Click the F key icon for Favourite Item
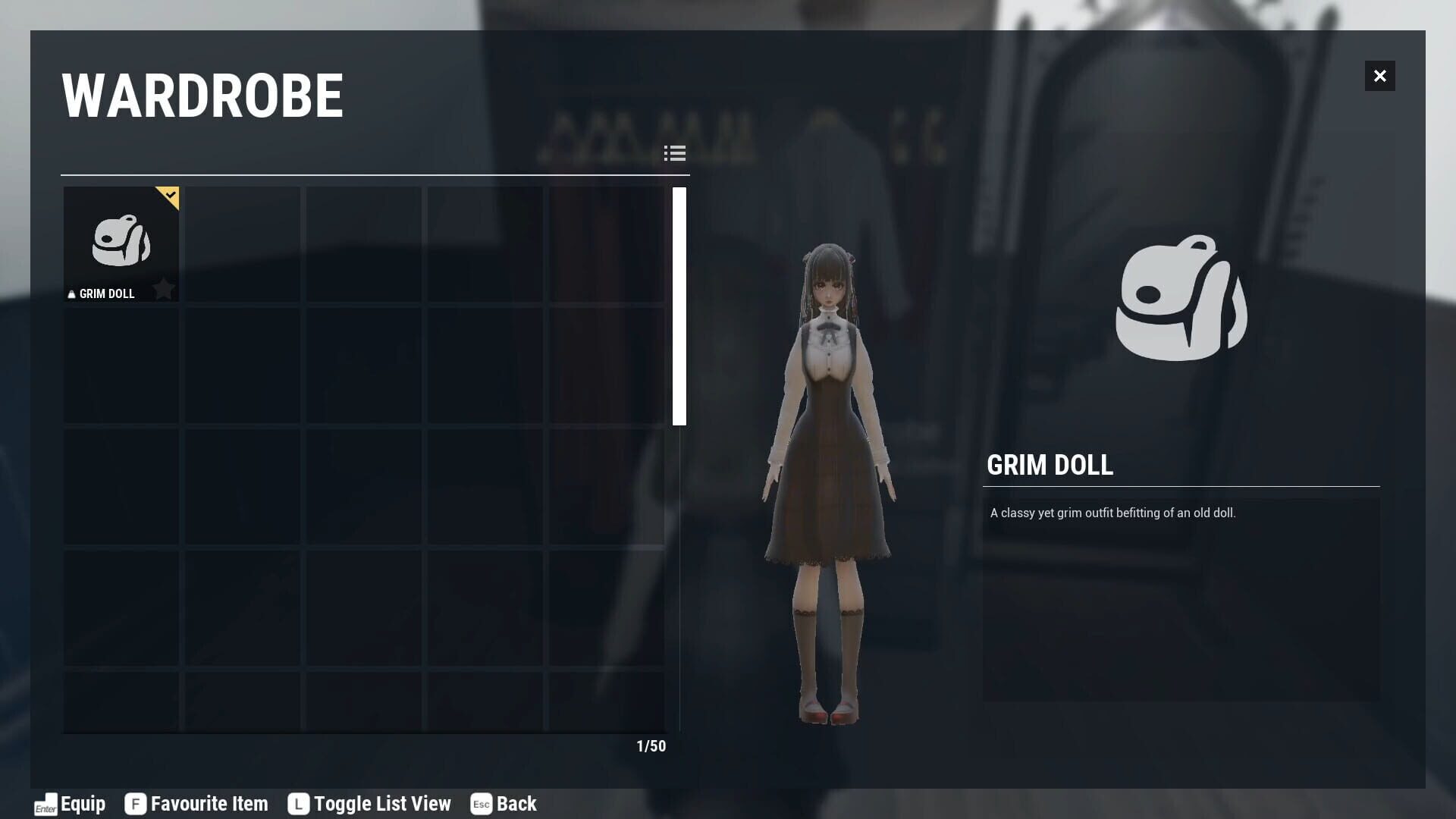The image size is (1456, 819). click(x=135, y=804)
